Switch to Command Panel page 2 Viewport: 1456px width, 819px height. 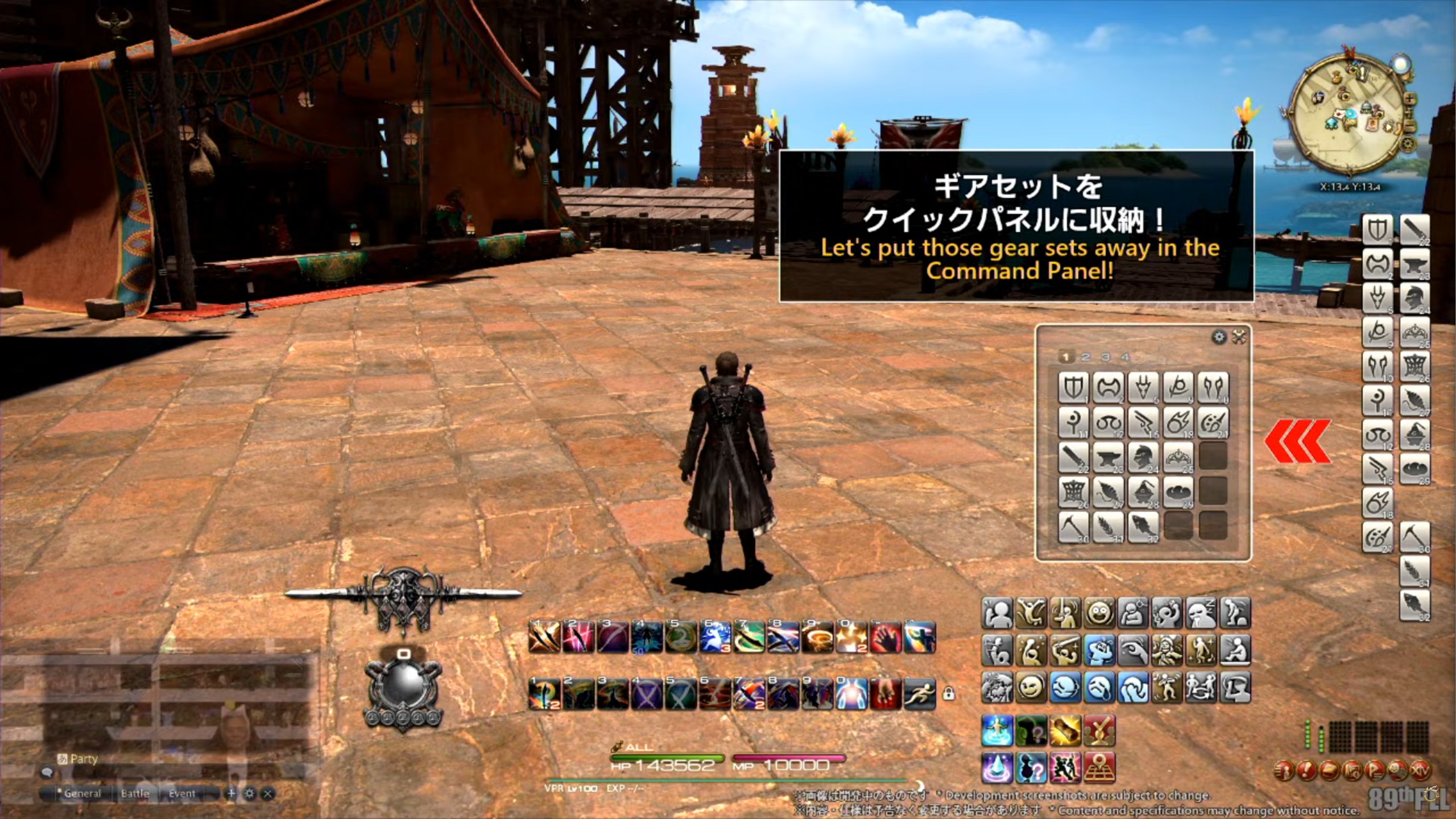[x=1086, y=357]
